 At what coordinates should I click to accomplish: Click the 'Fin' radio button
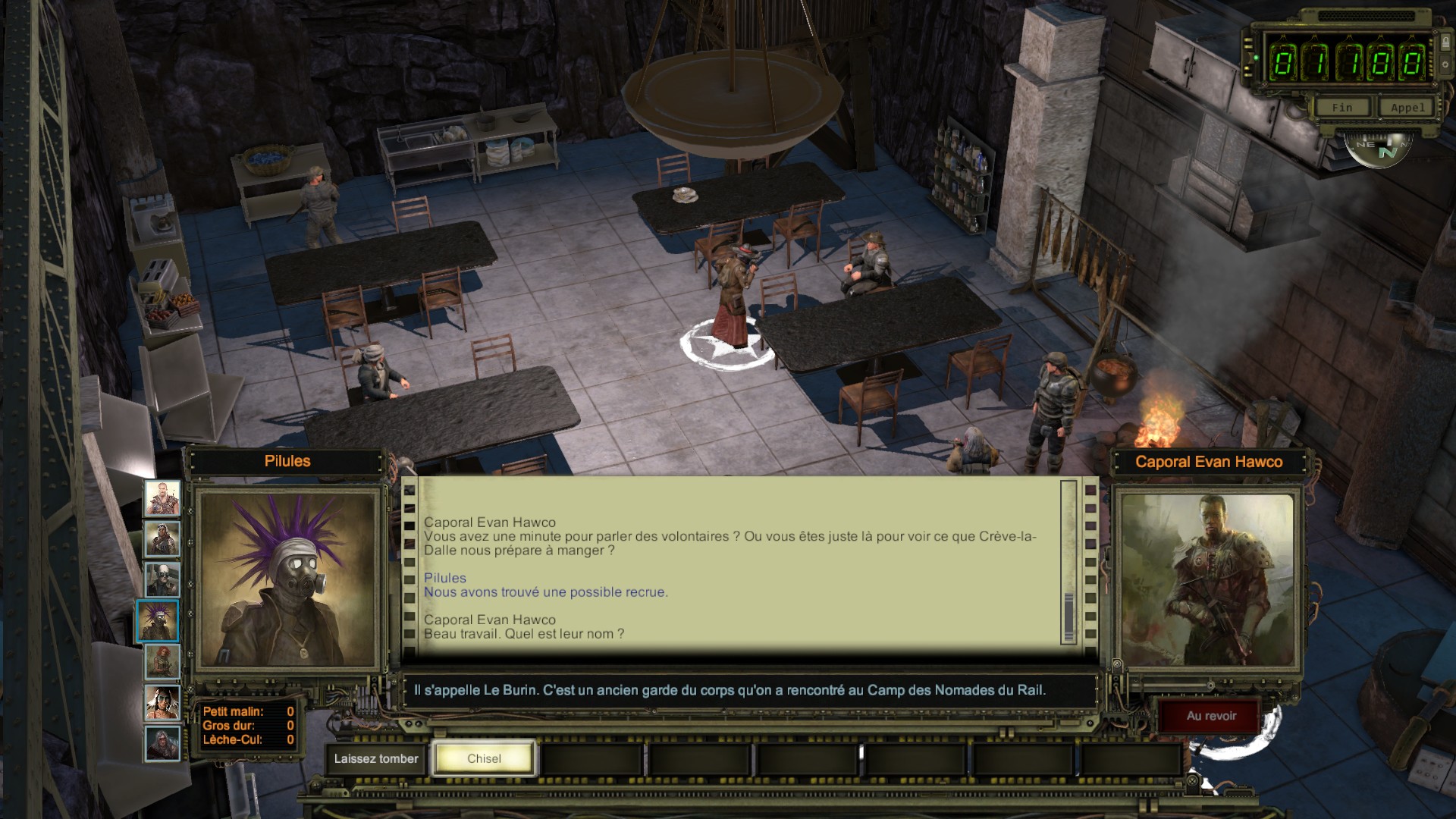point(1341,108)
